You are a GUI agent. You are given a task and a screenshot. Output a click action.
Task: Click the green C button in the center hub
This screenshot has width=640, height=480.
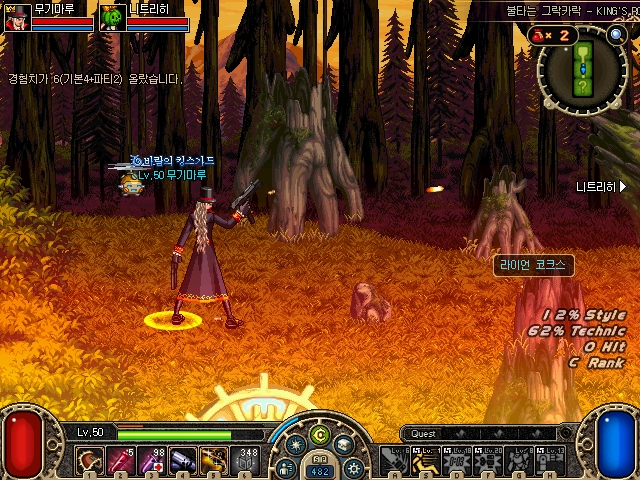tap(320, 434)
